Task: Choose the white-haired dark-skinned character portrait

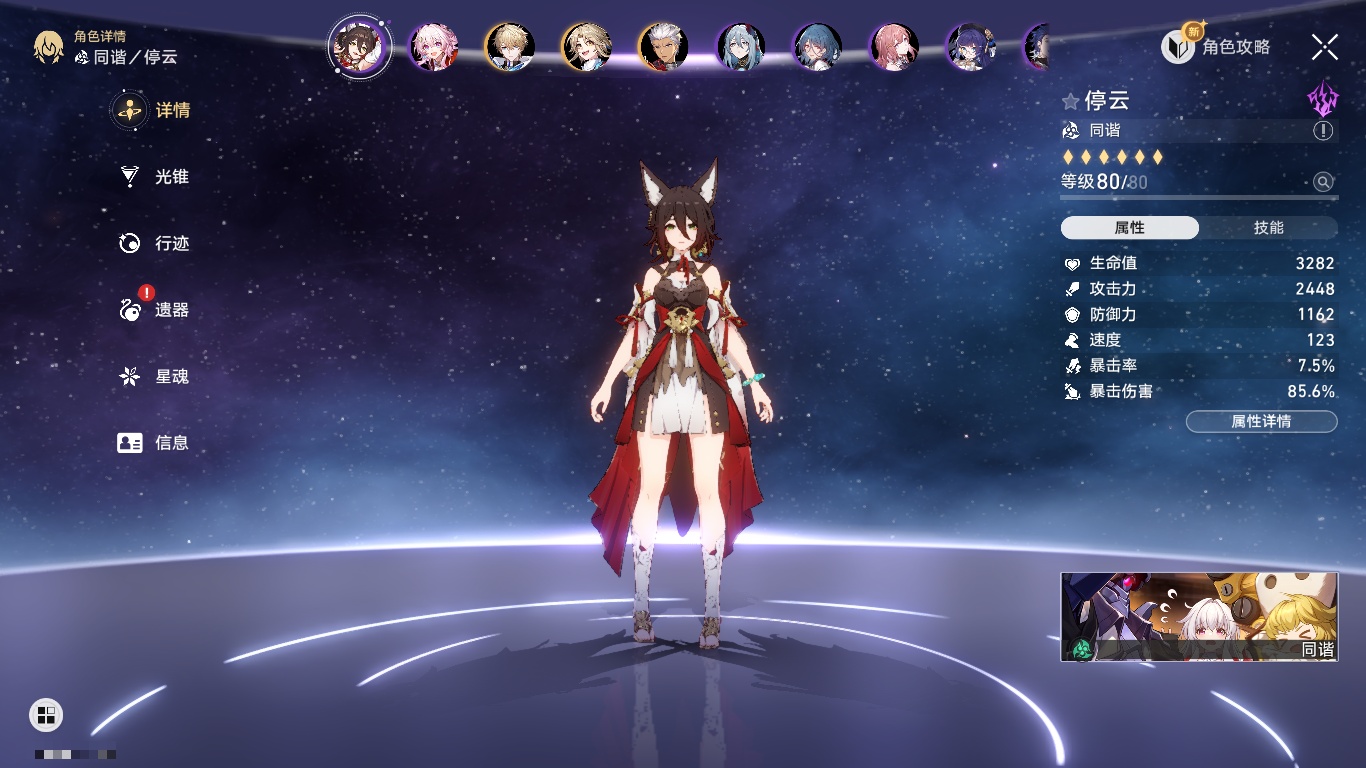Action: pyautogui.click(x=663, y=47)
